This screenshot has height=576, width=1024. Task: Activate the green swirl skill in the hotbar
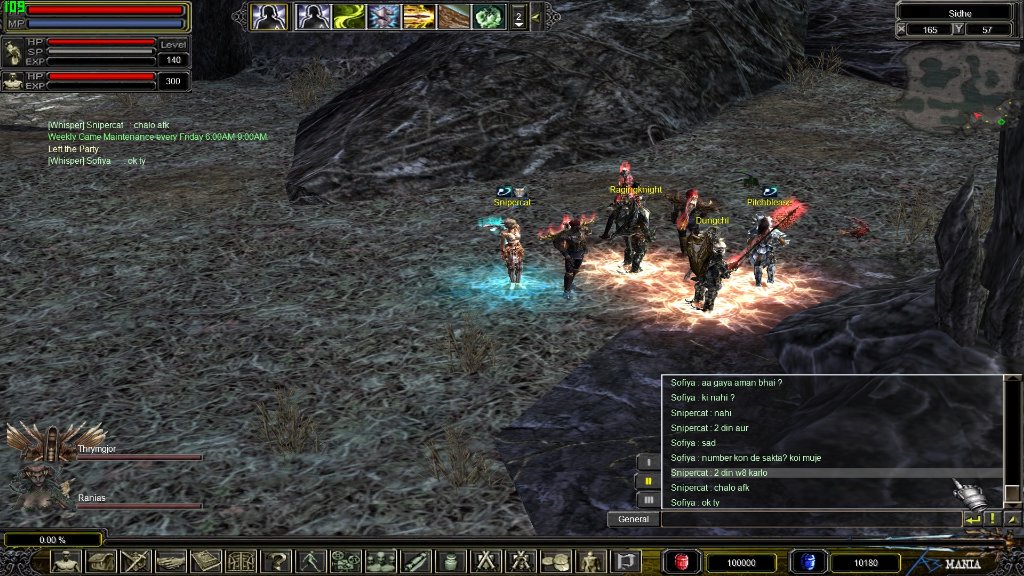[x=349, y=16]
